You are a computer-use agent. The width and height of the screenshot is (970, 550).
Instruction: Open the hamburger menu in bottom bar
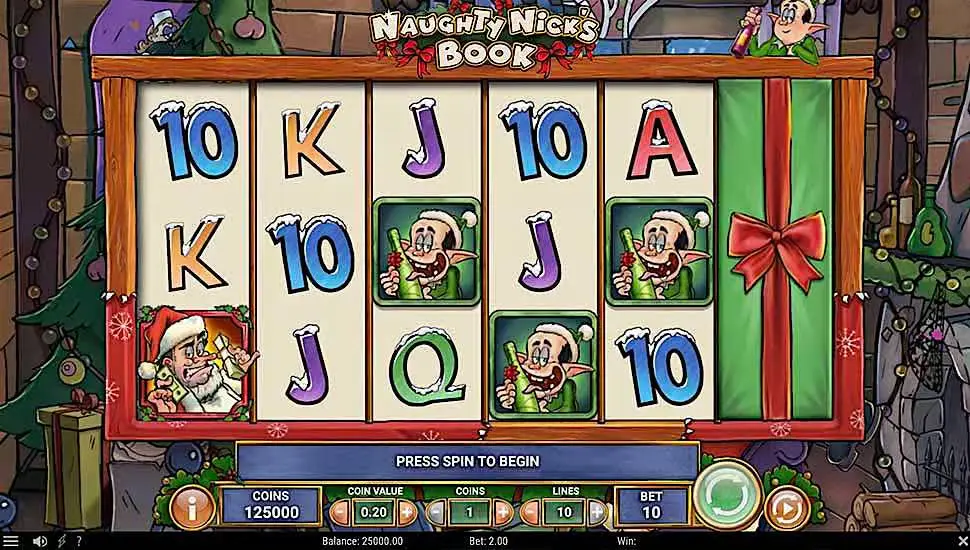coord(11,542)
